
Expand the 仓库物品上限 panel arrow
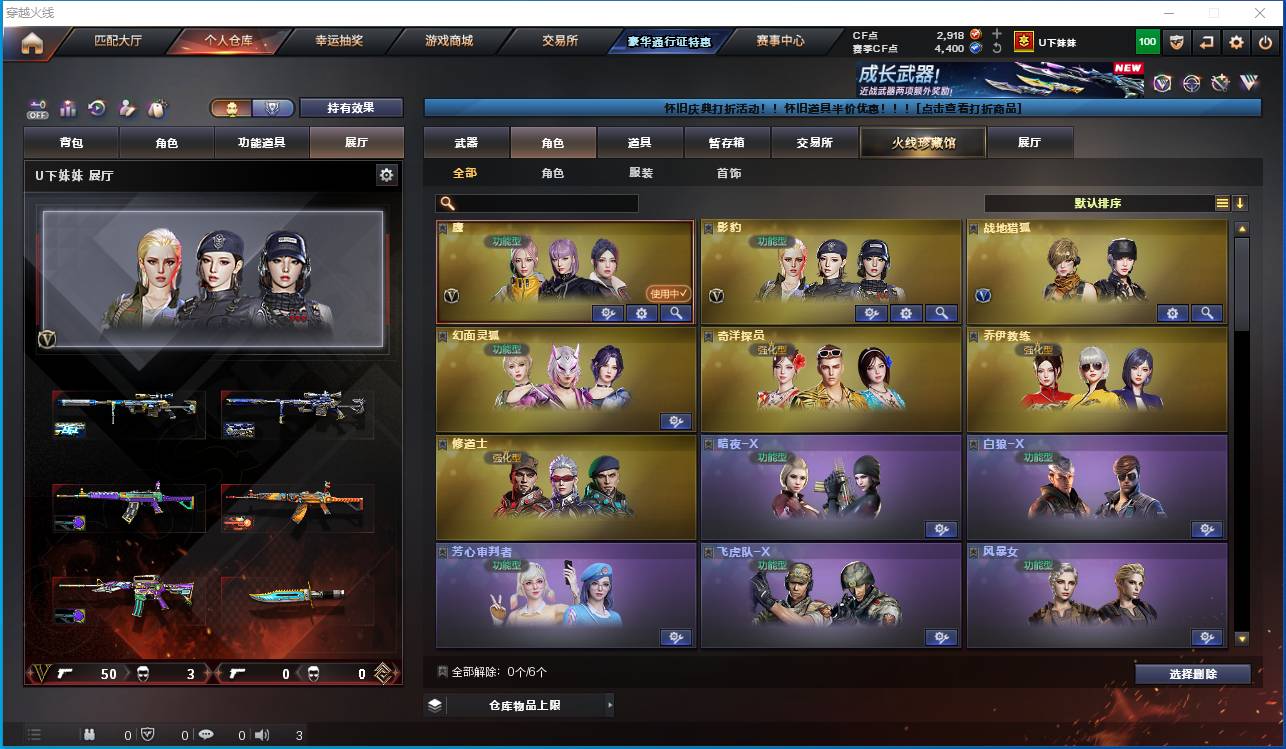point(610,704)
